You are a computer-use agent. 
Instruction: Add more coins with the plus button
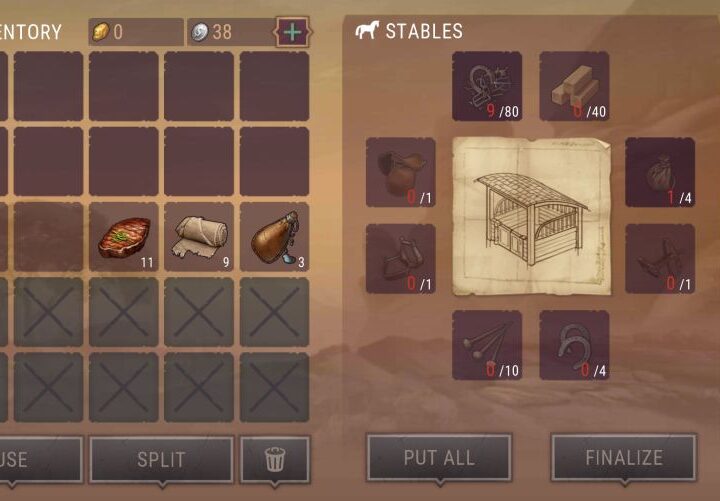coord(291,32)
